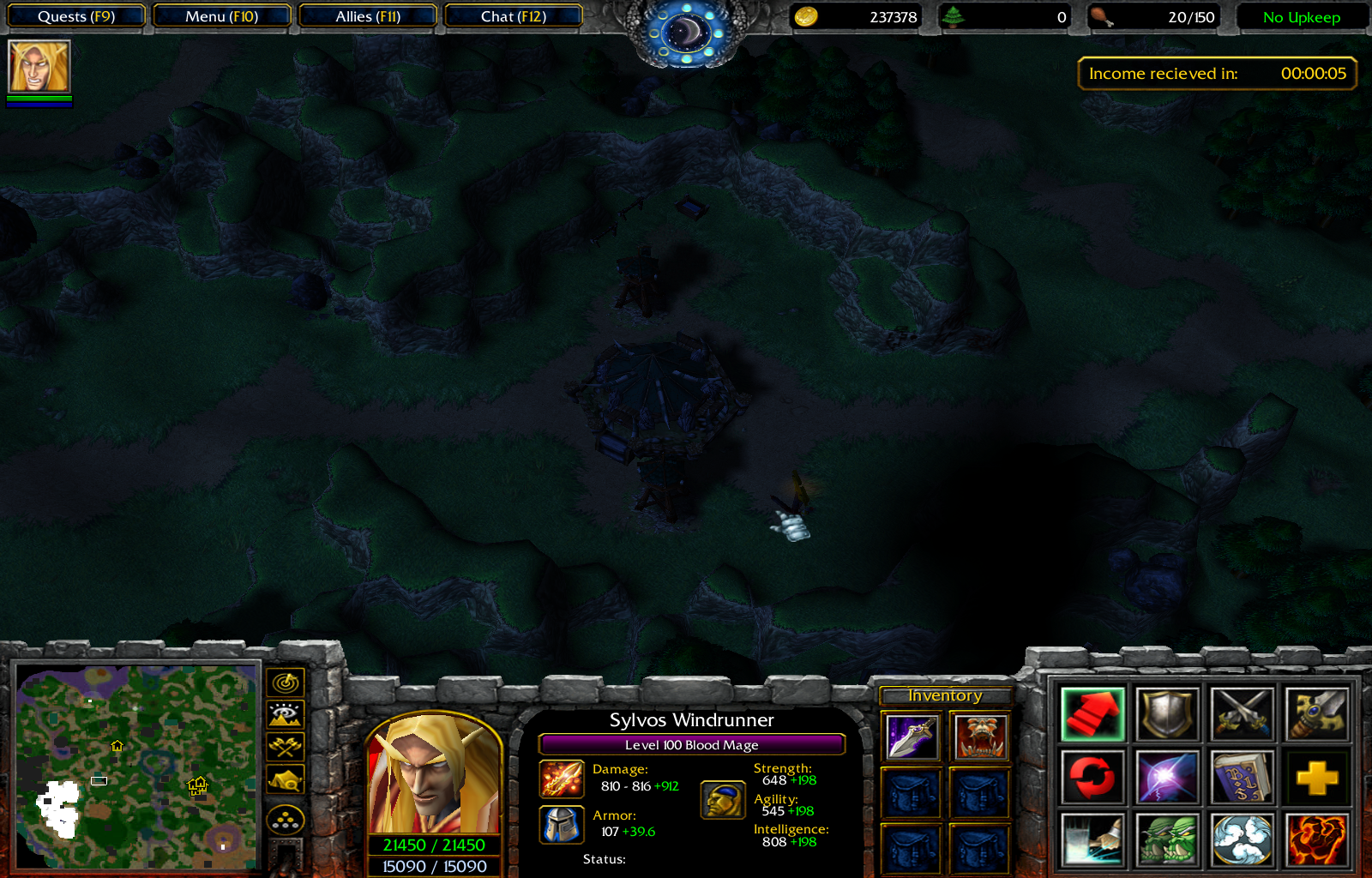Toggle the minimap terrain display button
The height and width of the screenshot is (878, 1372).
(x=286, y=714)
